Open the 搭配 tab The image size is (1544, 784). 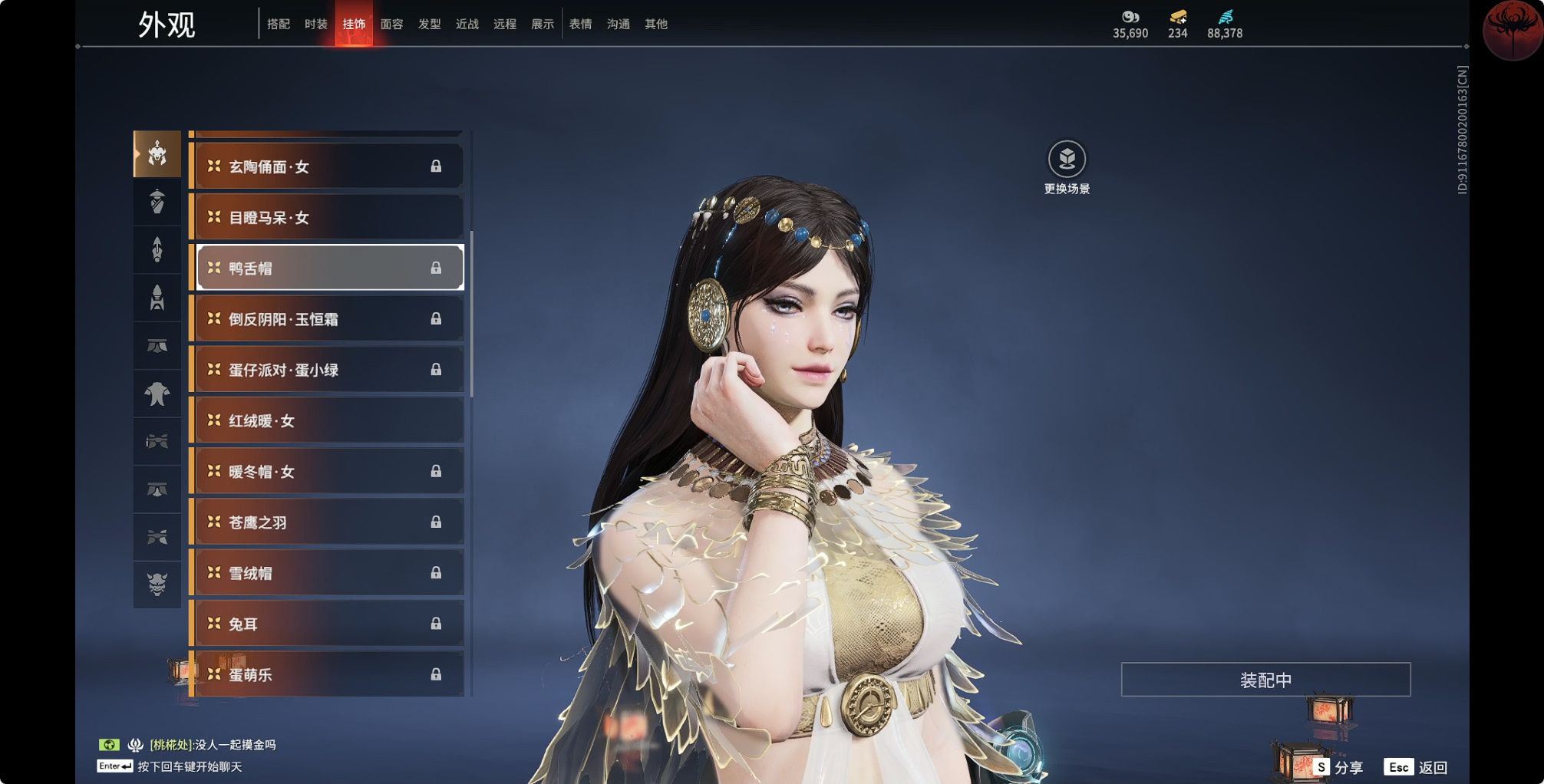[278, 25]
